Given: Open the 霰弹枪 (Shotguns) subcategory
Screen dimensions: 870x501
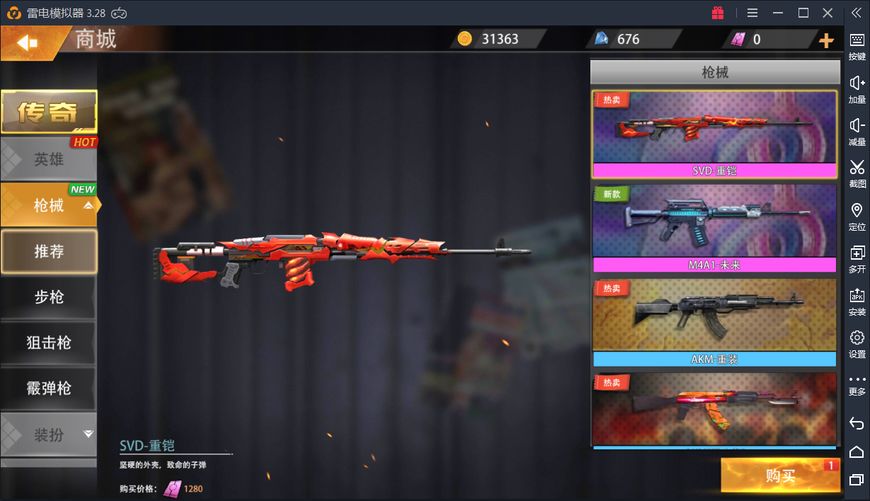Looking at the screenshot, I should (49, 388).
